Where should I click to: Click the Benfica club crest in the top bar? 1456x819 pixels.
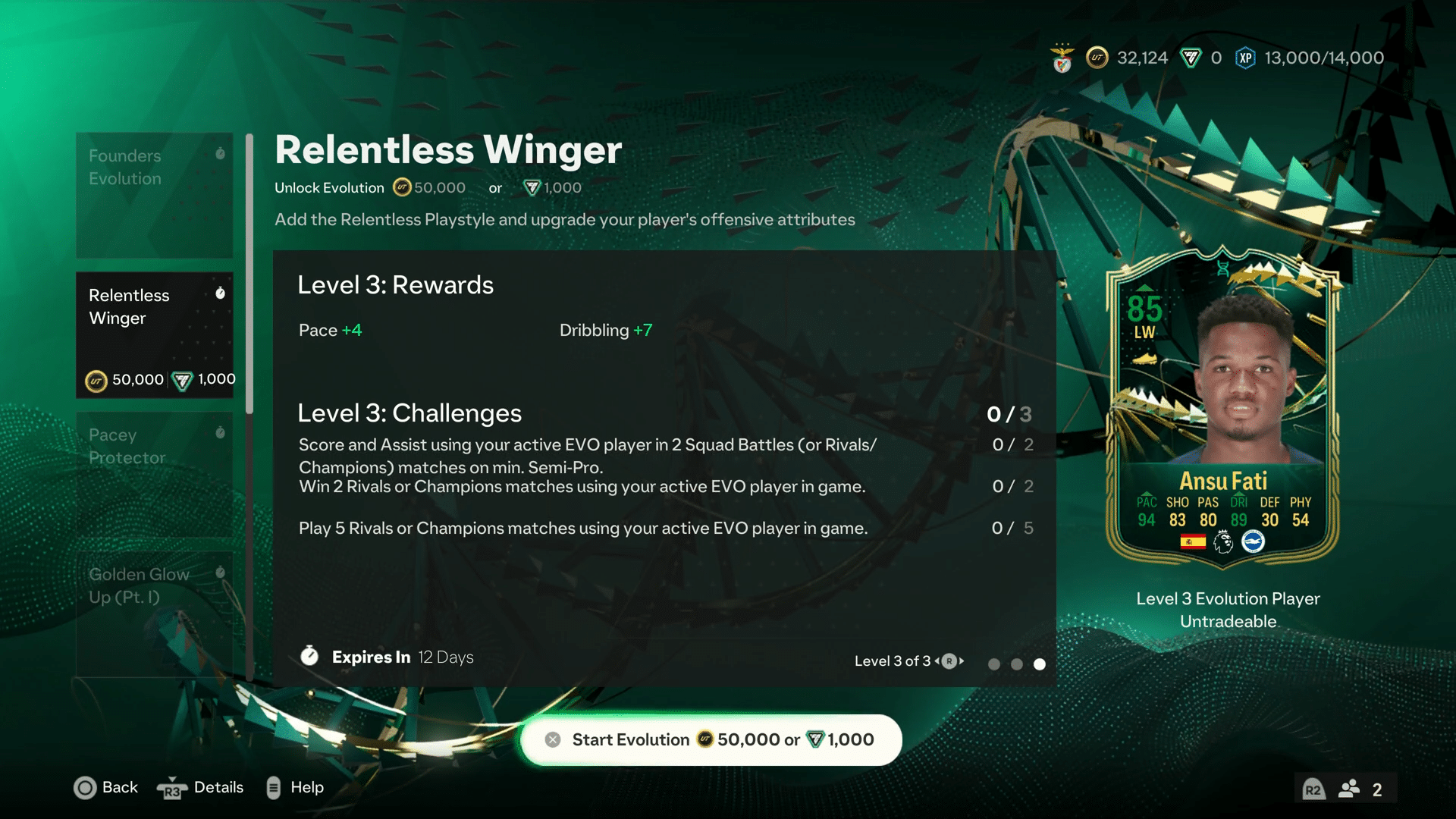(x=1062, y=57)
